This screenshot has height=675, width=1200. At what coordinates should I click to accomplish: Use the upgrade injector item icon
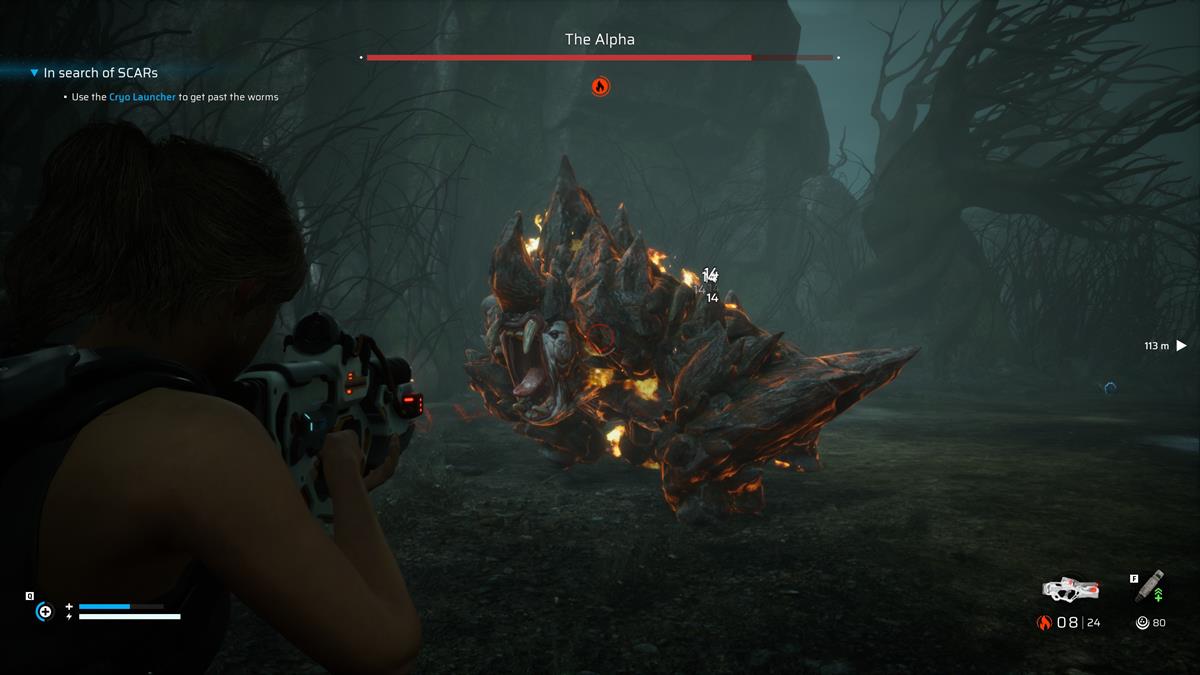(1150, 587)
